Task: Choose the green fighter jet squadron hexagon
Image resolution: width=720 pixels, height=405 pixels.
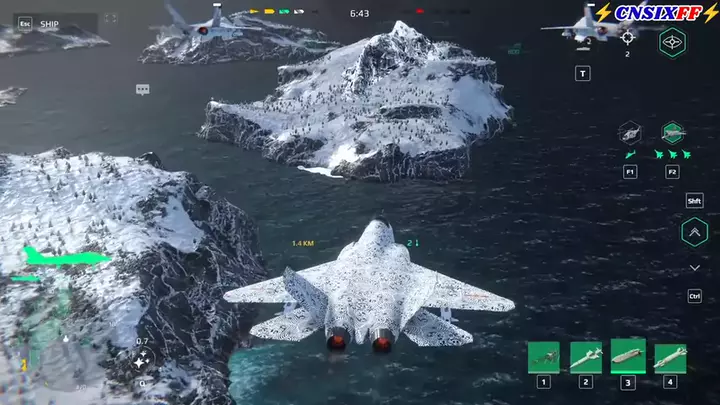Action: (672, 133)
